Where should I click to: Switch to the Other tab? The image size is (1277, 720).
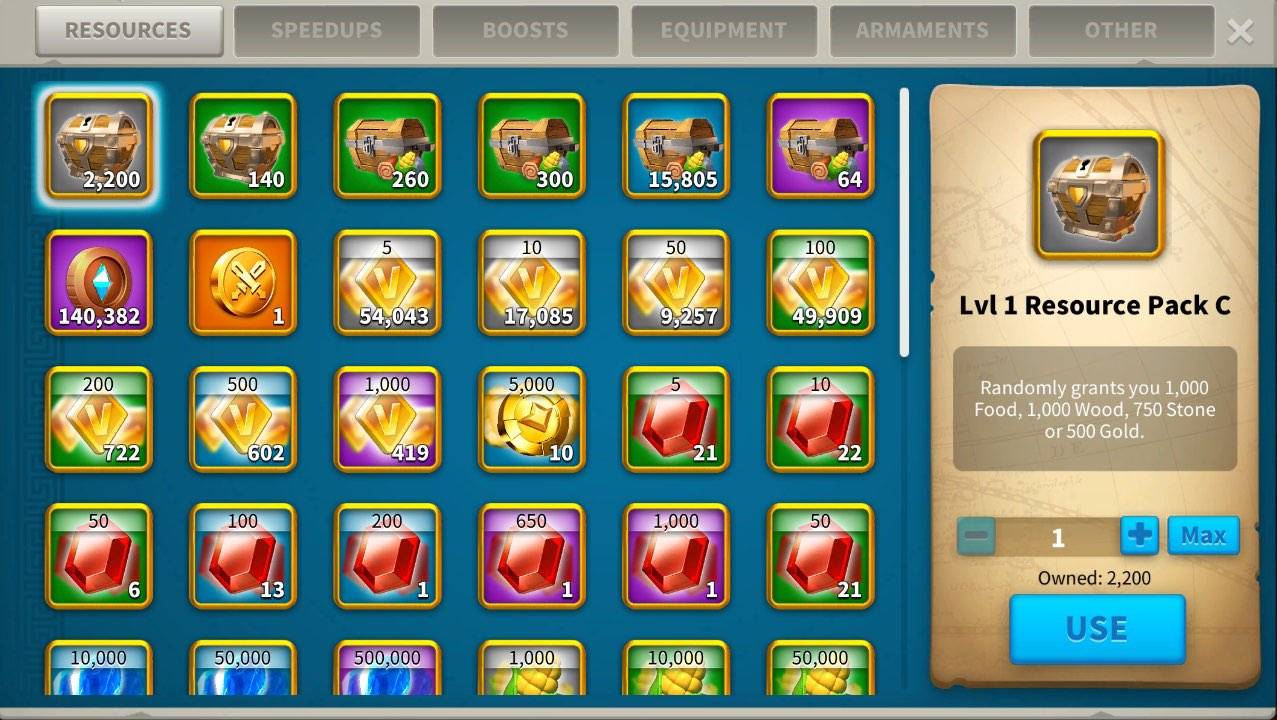[1120, 31]
